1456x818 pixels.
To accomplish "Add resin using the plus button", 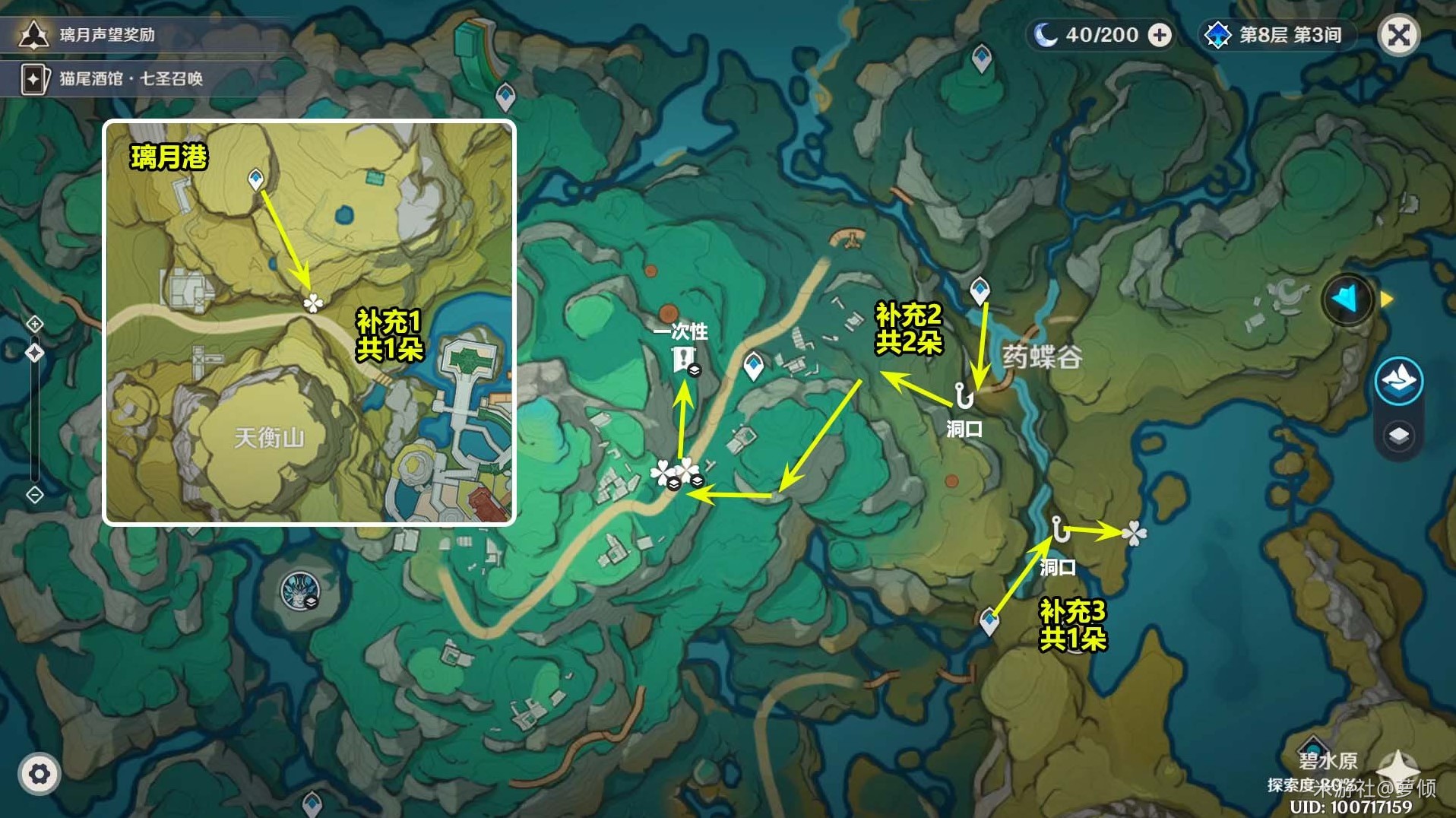I will point(1160,35).
